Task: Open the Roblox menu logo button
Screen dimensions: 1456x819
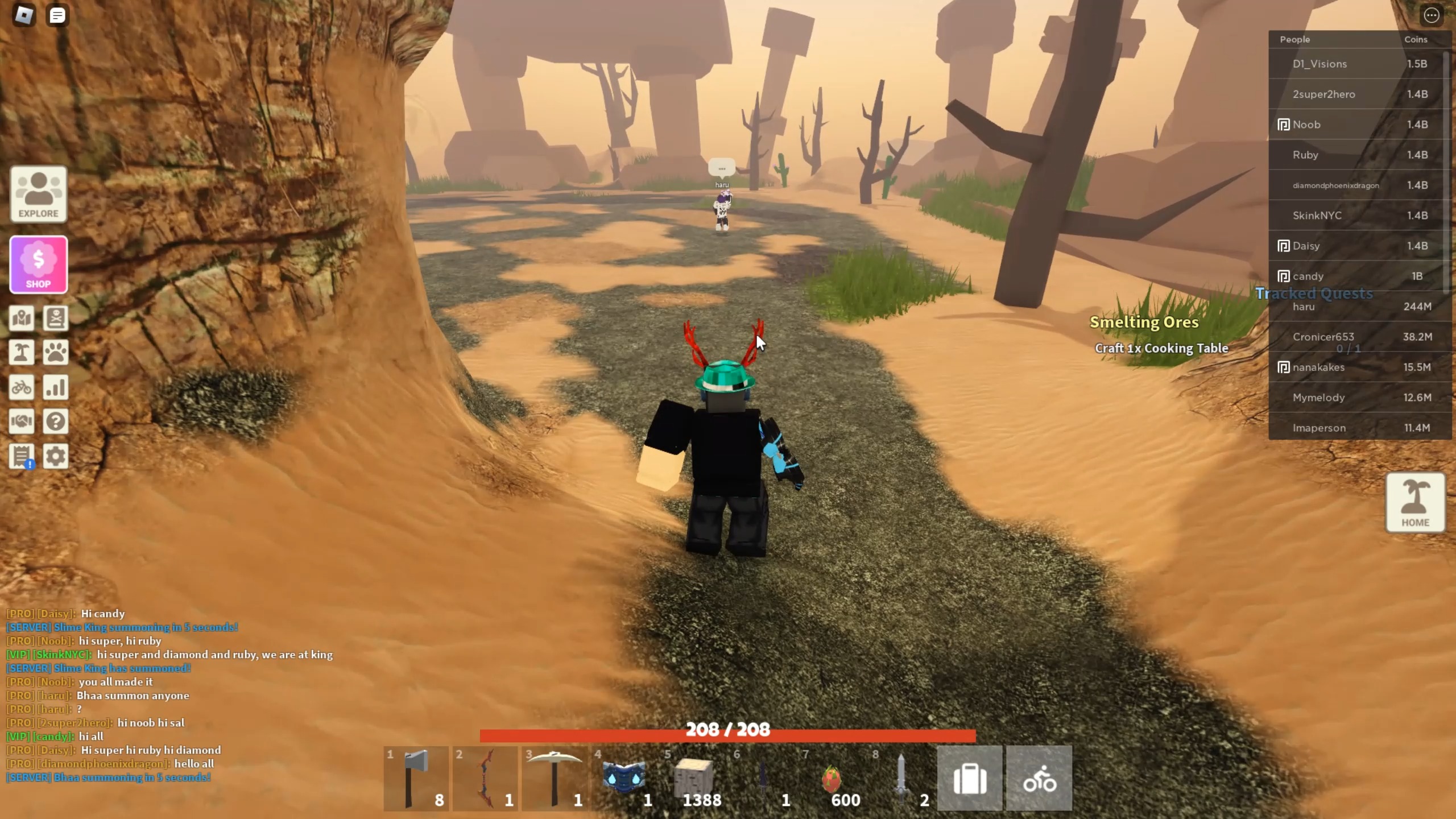Action: tap(24, 15)
